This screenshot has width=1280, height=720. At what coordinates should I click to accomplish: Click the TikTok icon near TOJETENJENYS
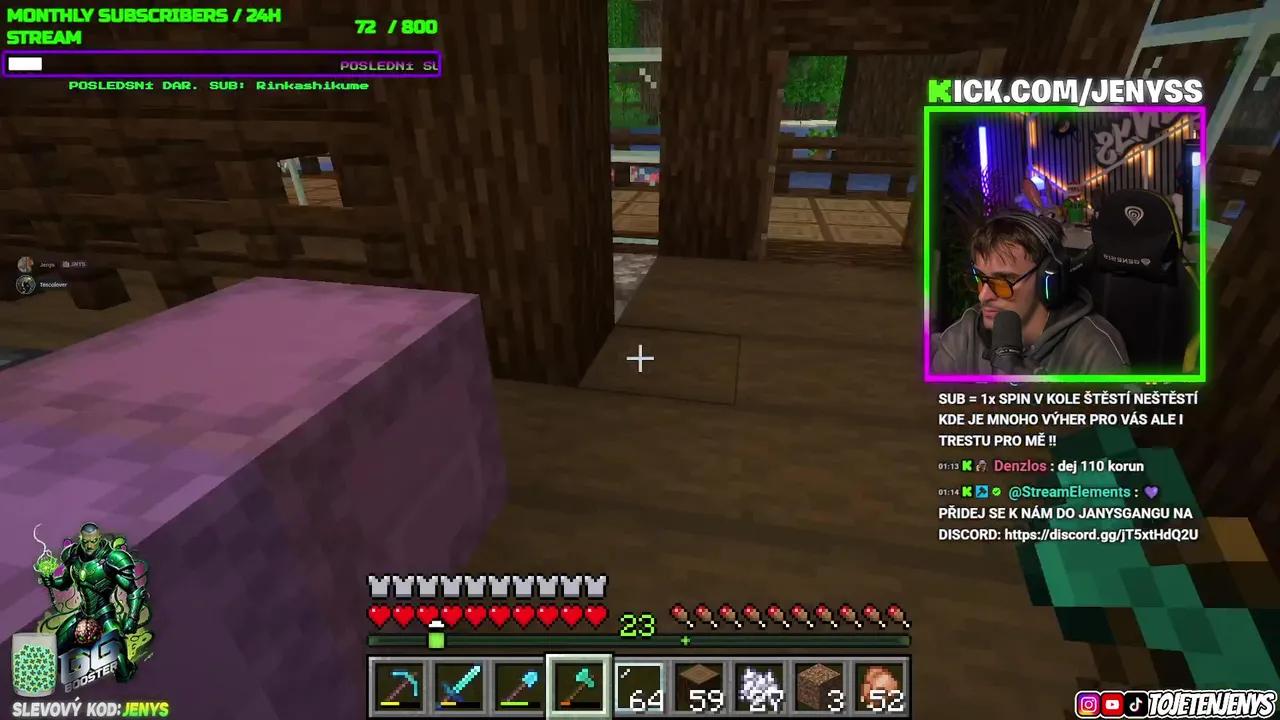pos(1136,703)
